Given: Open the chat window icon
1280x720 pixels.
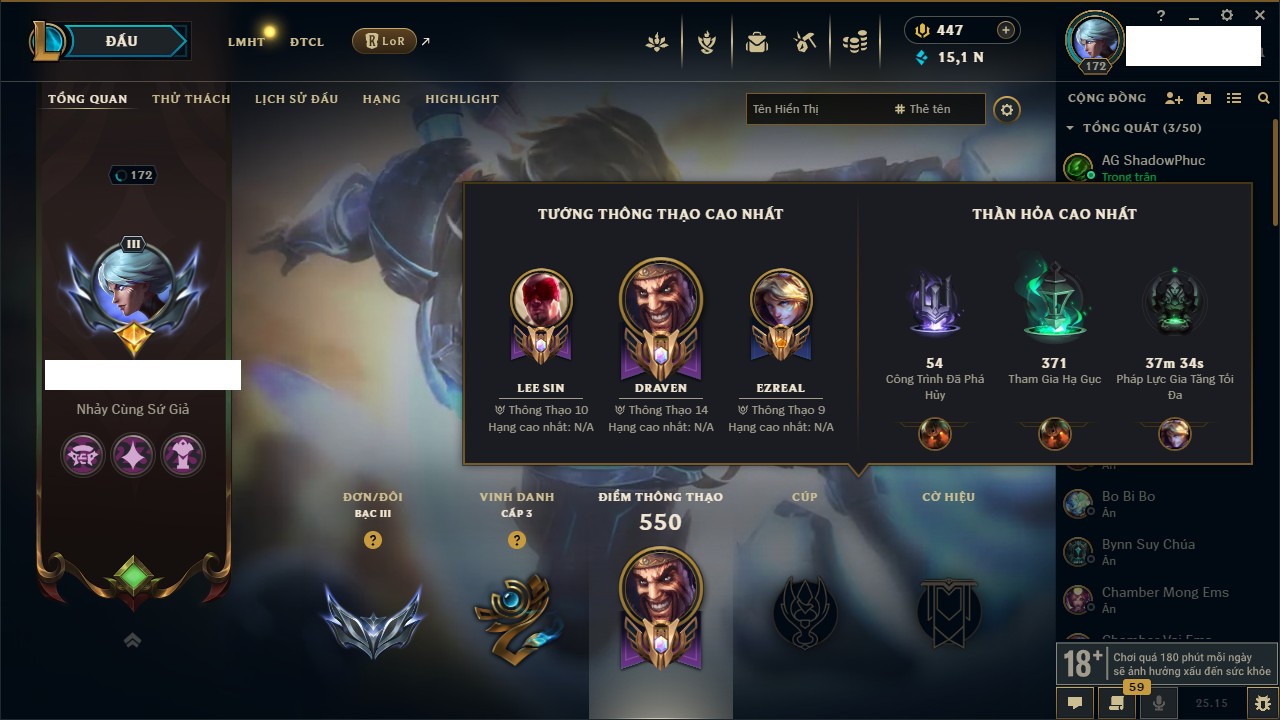Looking at the screenshot, I should click(1075, 703).
